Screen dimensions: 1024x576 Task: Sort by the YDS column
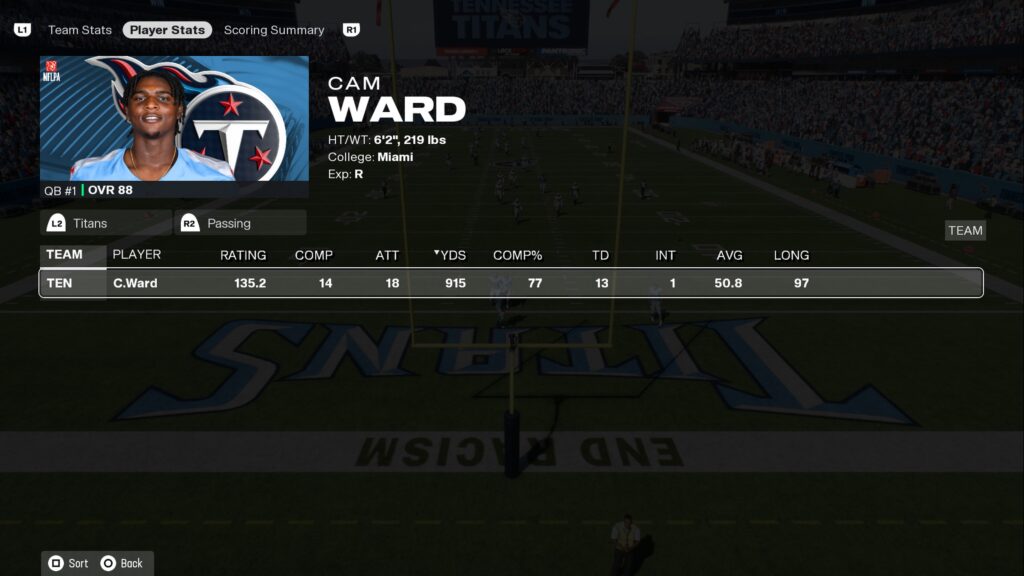pos(451,255)
